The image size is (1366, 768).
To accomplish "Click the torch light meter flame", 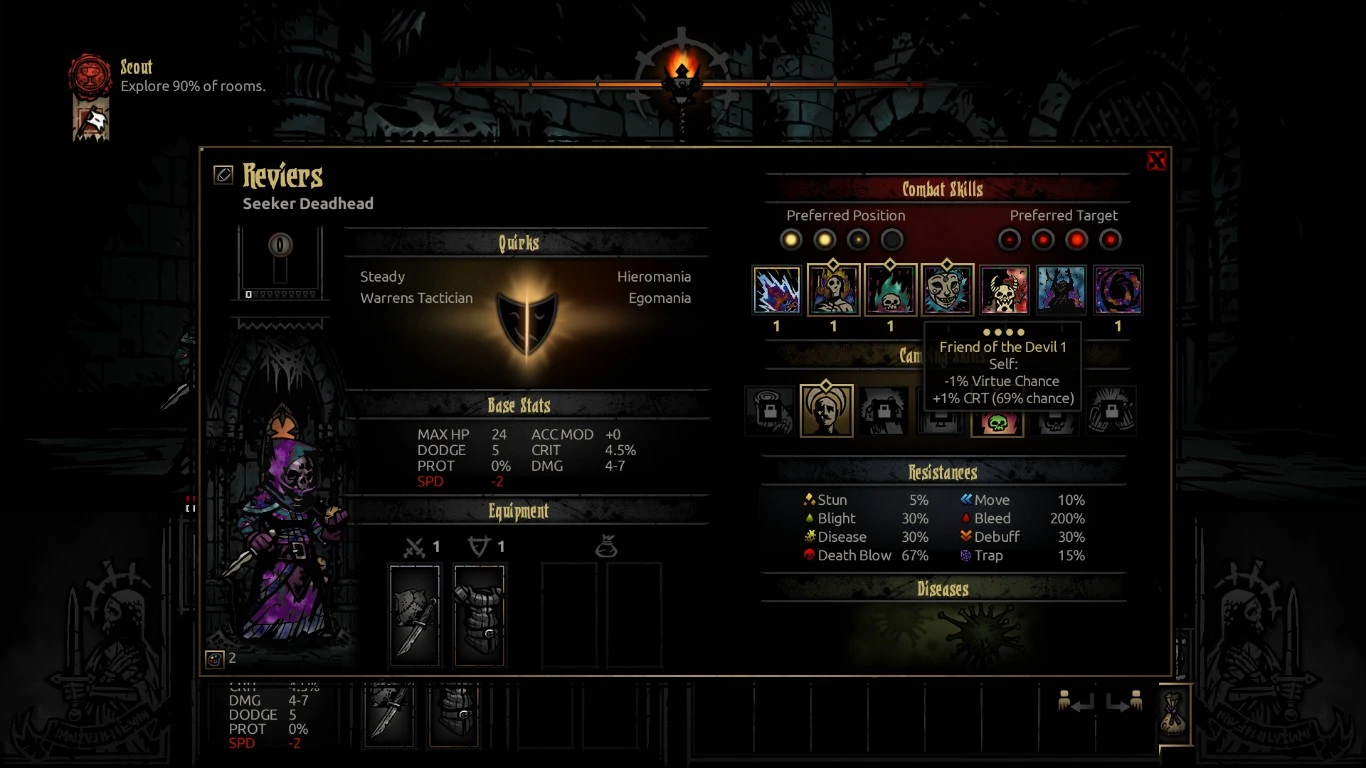I will tap(683, 70).
